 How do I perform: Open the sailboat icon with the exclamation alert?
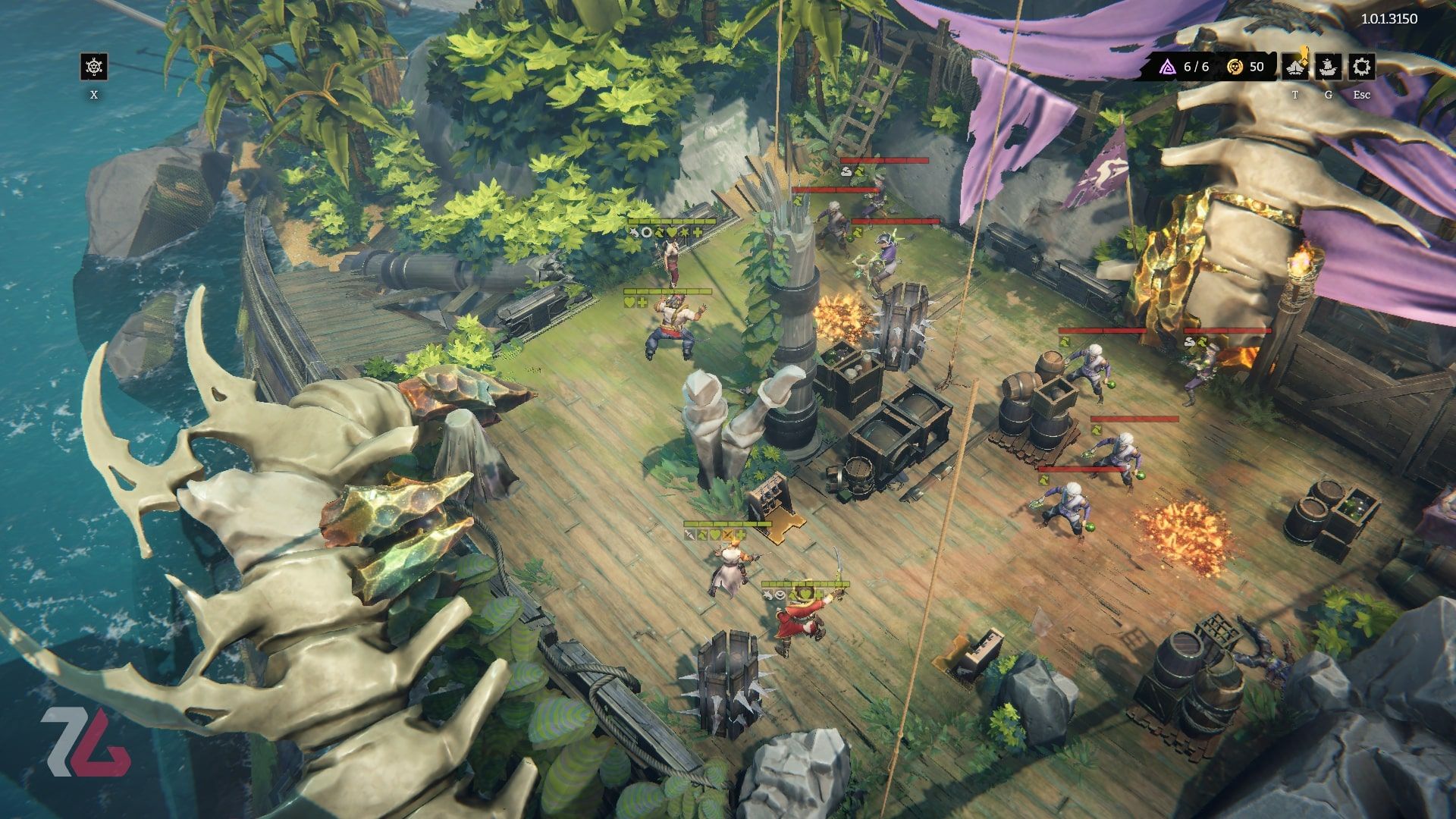point(1295,67)
